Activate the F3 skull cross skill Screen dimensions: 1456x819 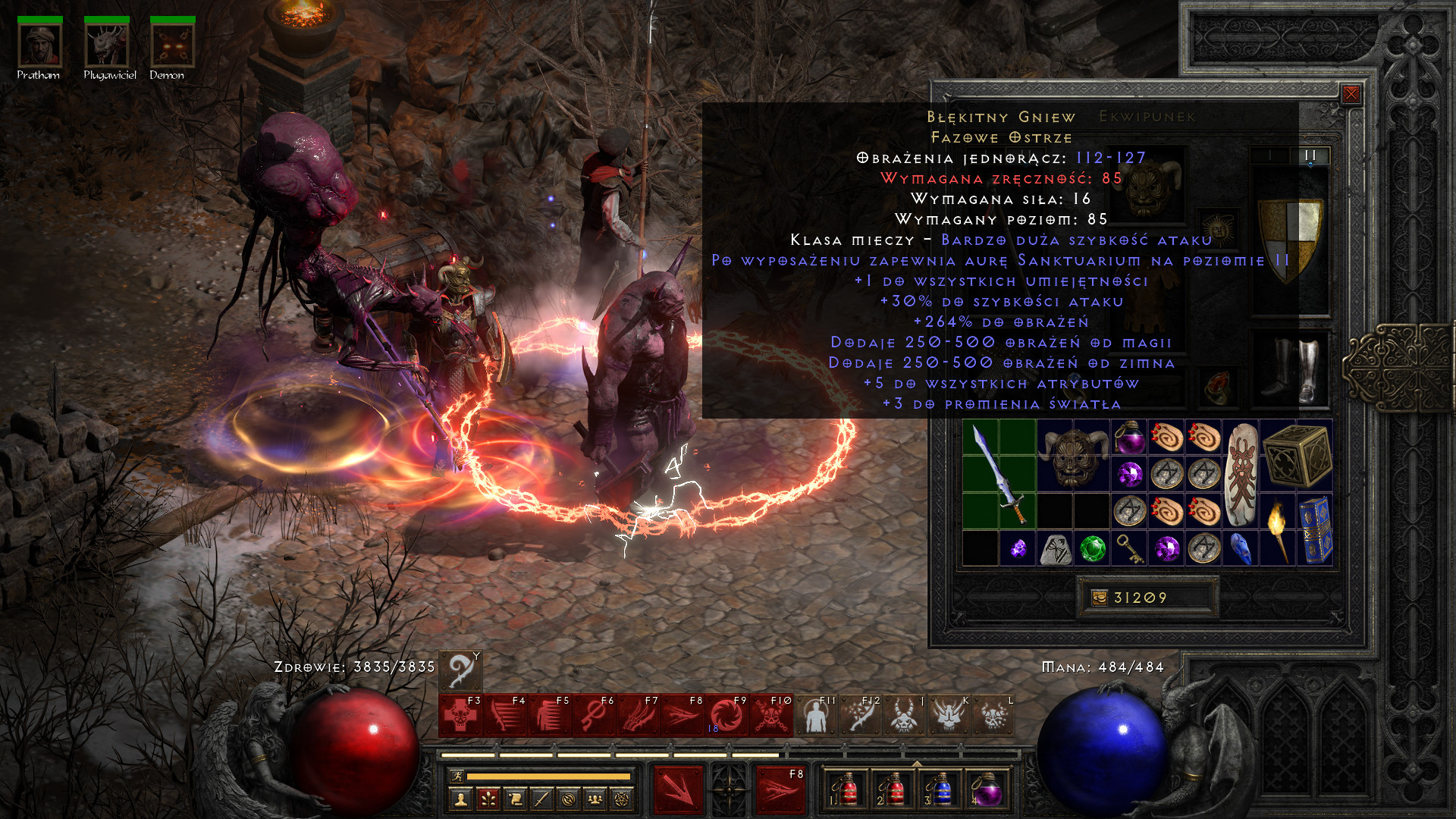pyautogui.click(x=460, y=715)
